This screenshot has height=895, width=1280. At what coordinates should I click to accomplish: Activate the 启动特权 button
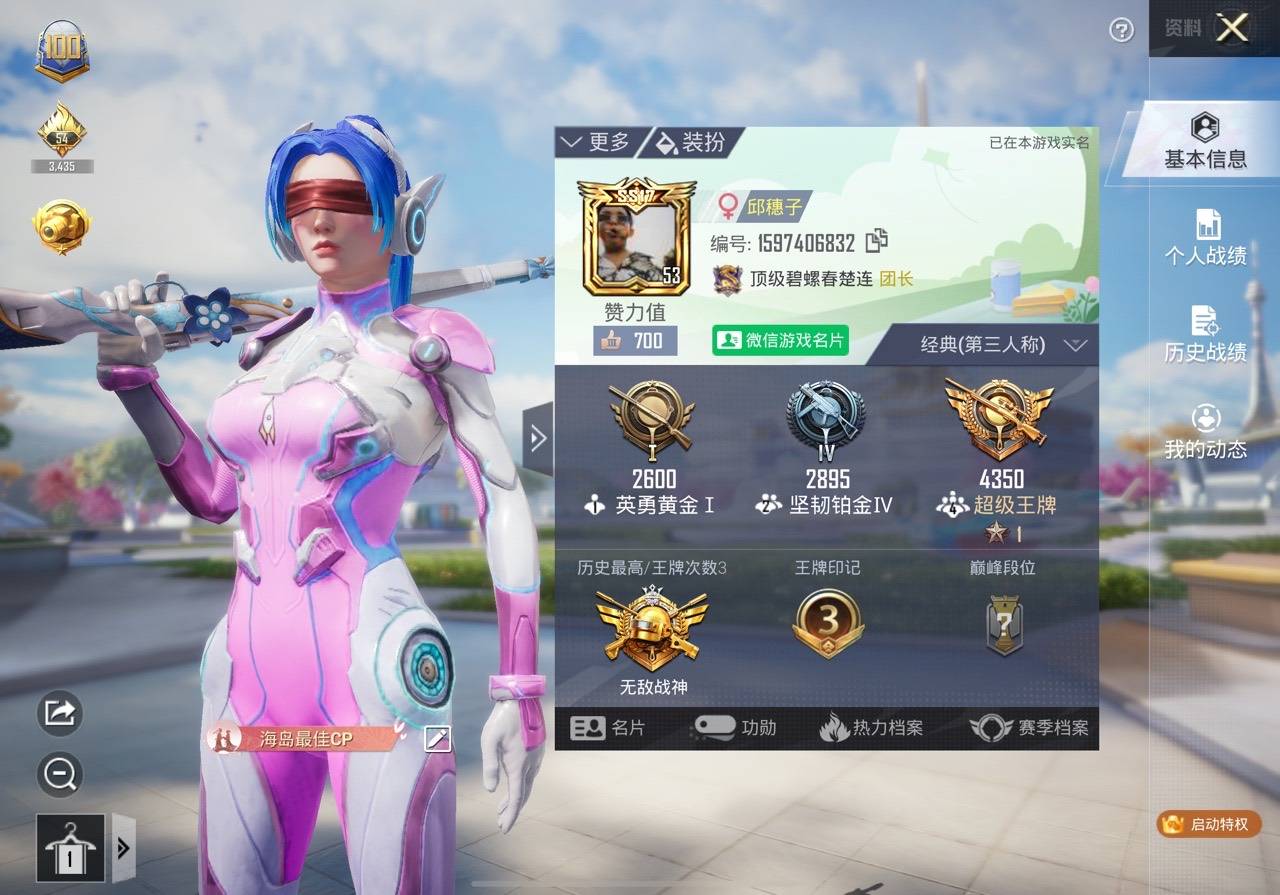pos(1208,824)
